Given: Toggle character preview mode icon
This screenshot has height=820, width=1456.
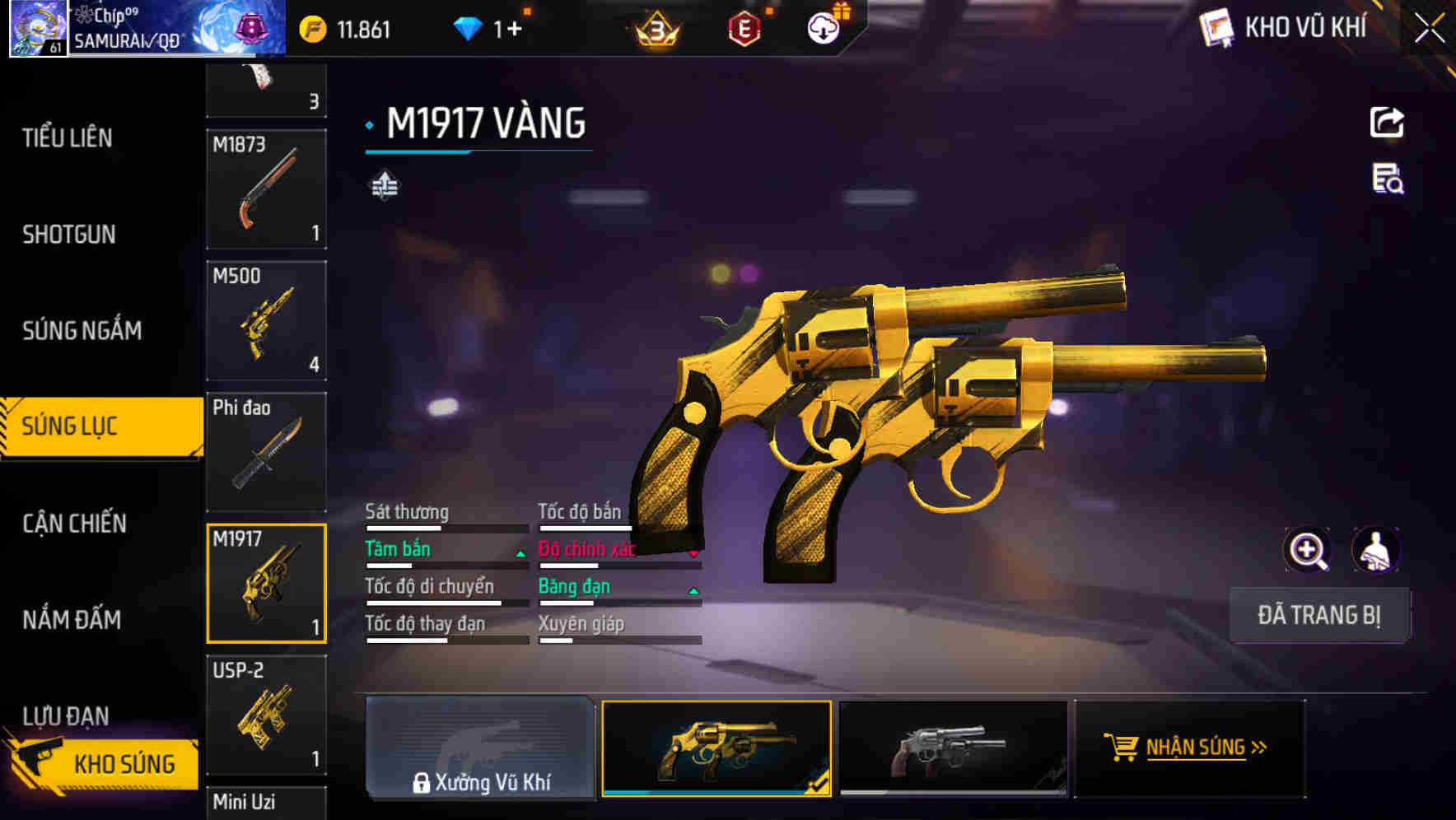Looking at the screenshot, I should coord(1374,549).
